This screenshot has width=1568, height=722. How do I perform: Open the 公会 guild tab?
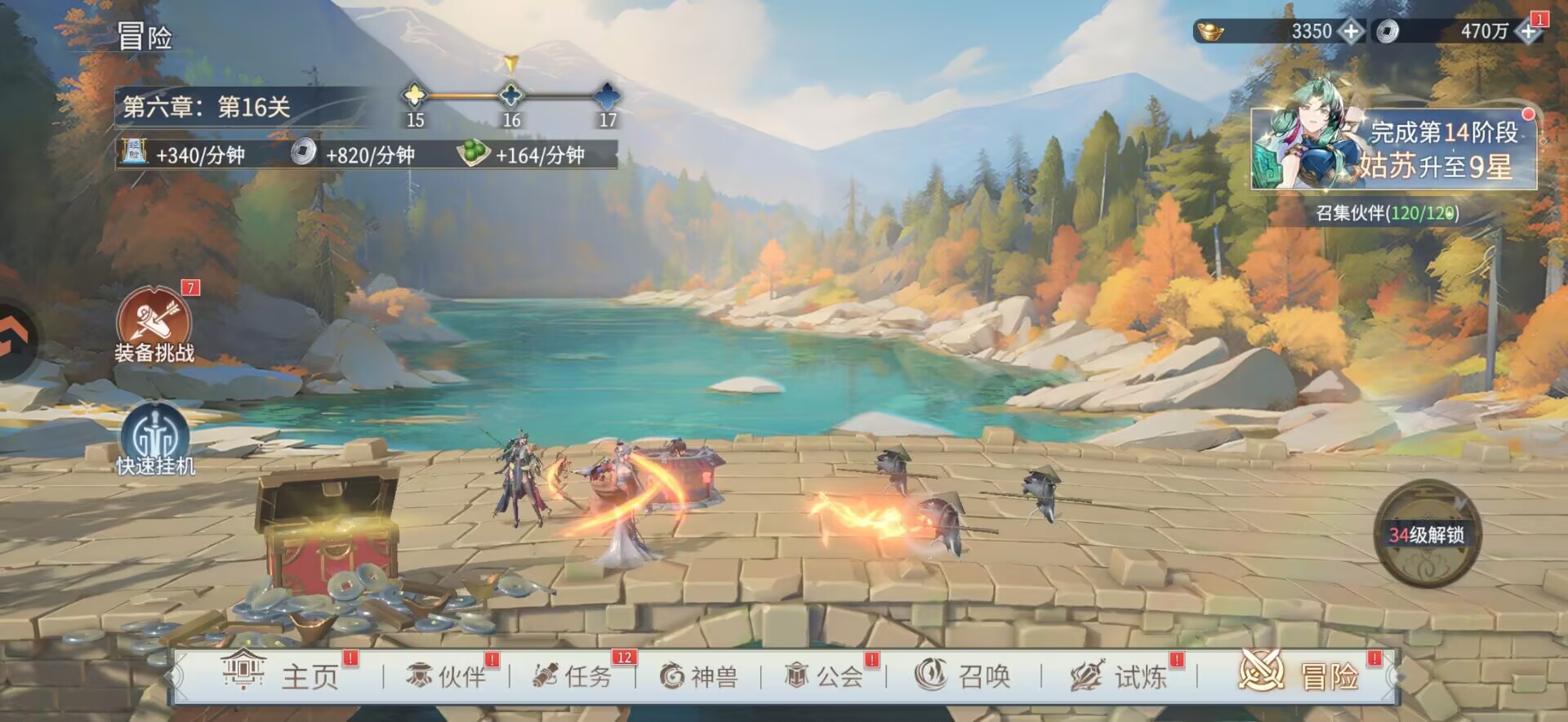tap(824, 676)
